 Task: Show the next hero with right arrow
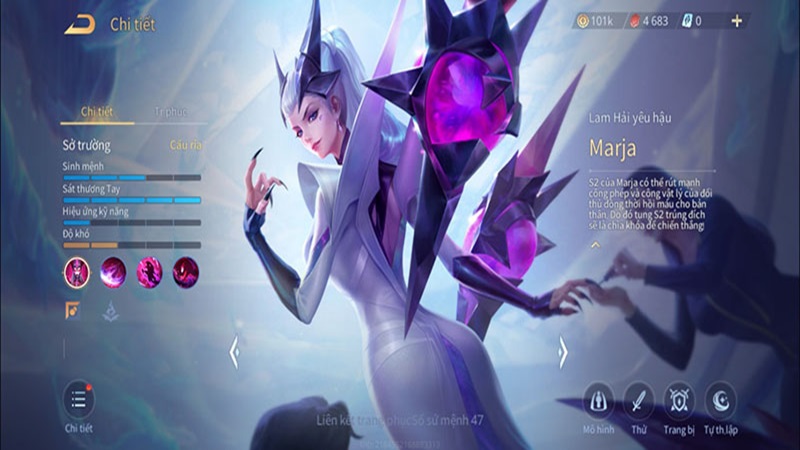click(x=563, y=351)
